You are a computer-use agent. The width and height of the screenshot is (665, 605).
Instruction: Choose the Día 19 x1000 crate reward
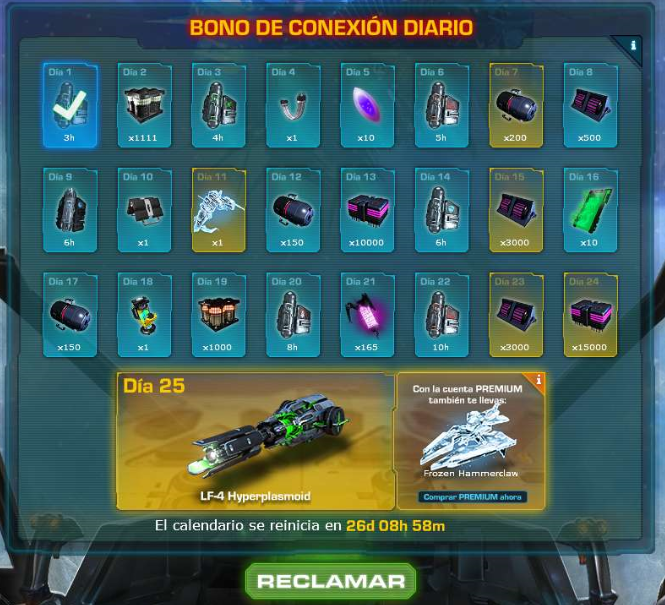(x=219, y=315)
